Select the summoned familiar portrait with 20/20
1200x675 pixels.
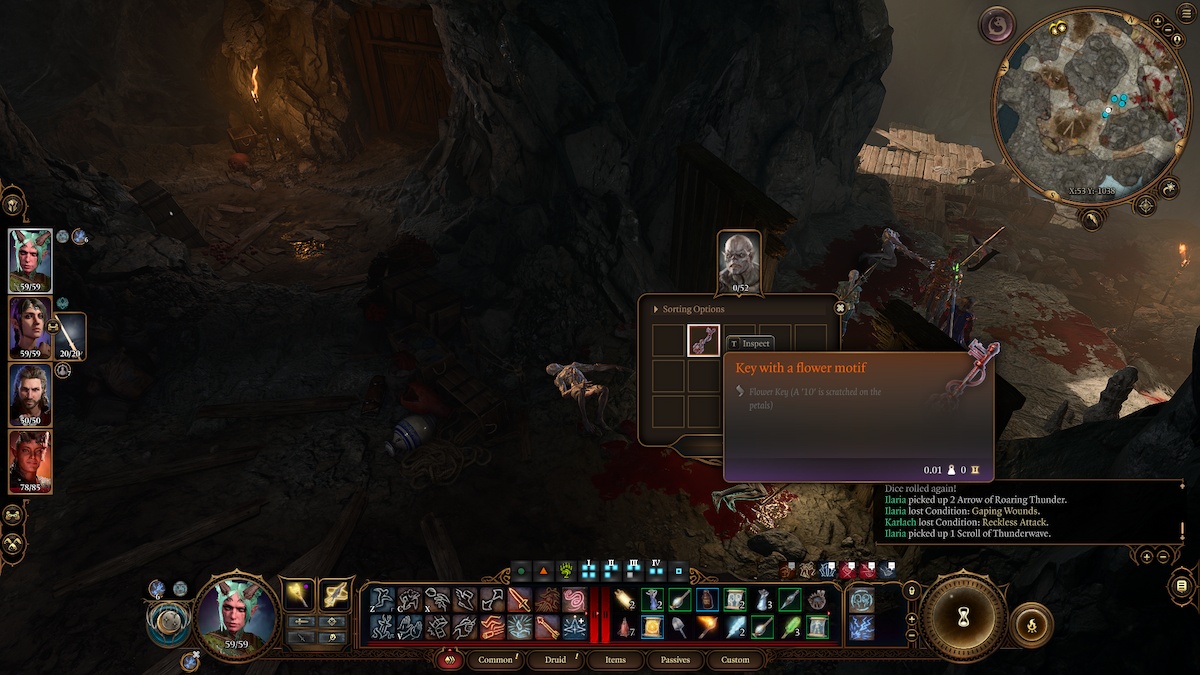pos(69,337)
